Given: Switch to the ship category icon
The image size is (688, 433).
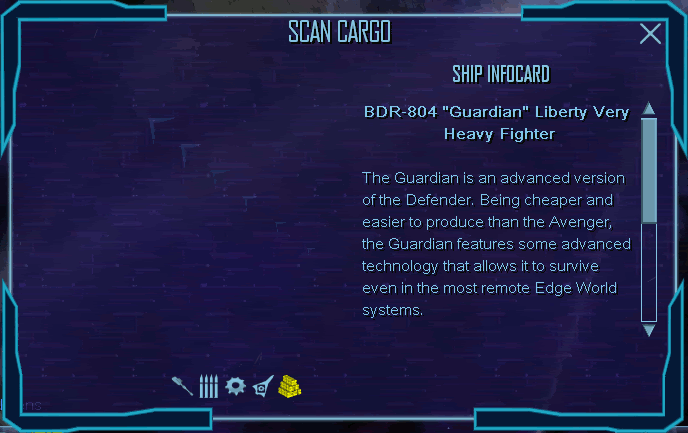Looking at the screenshot, I should click(x=262, y=386).
